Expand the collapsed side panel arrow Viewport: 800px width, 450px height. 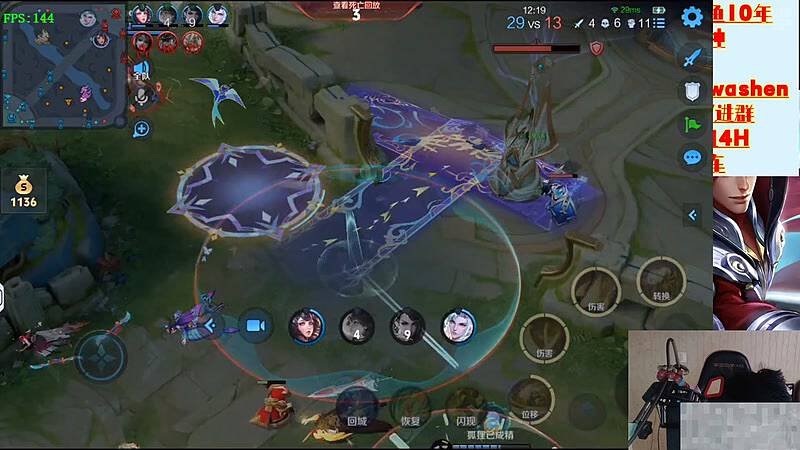692,215
